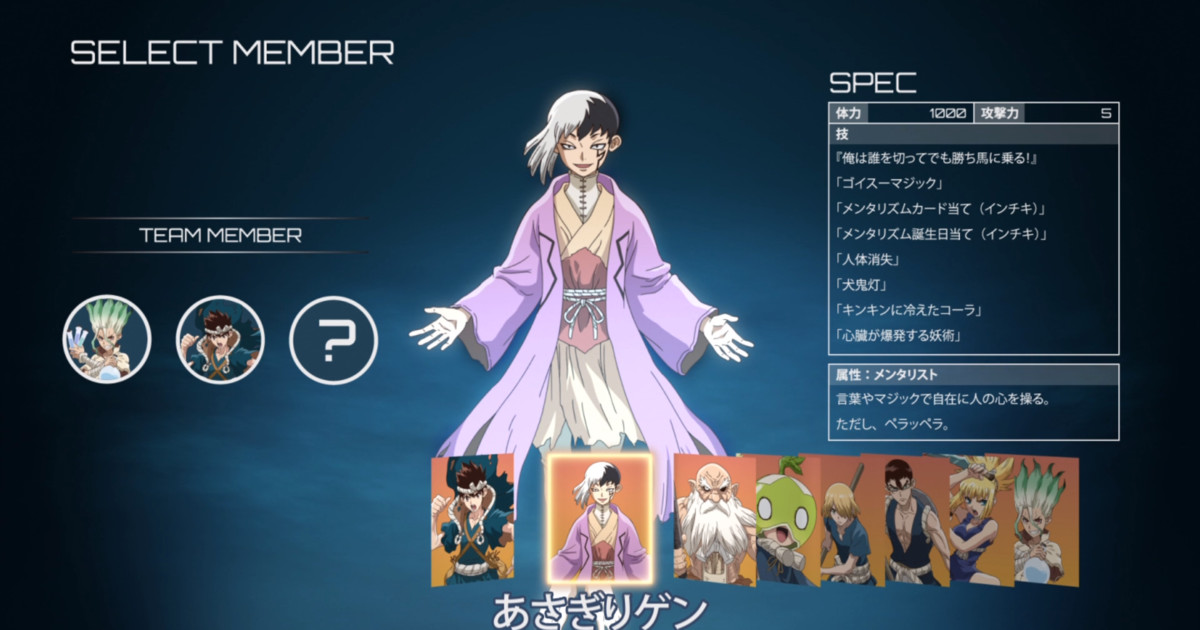The height and width of the screenshot is (630, 1200).
Task: Choose Chrome's circular team member portrait
Action: coord(220,339)
